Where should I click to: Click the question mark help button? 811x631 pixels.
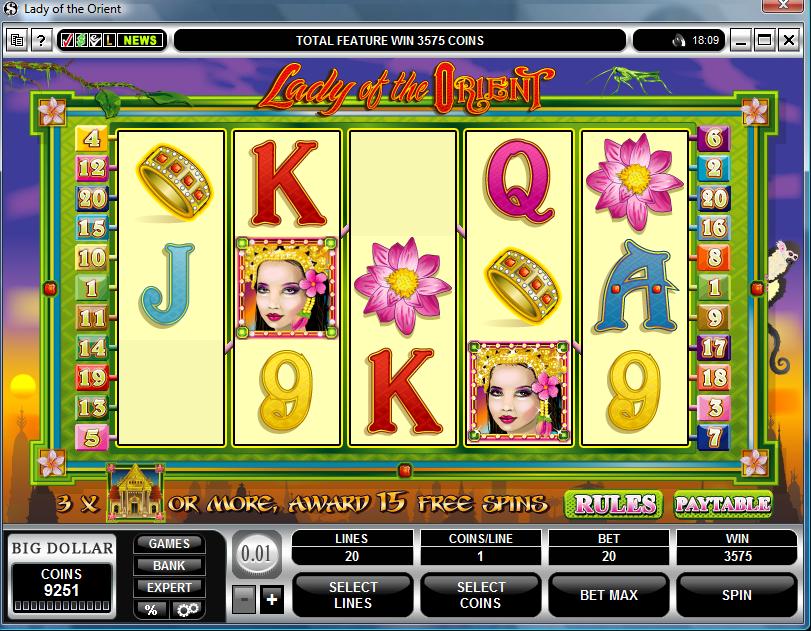click(41, 41)
